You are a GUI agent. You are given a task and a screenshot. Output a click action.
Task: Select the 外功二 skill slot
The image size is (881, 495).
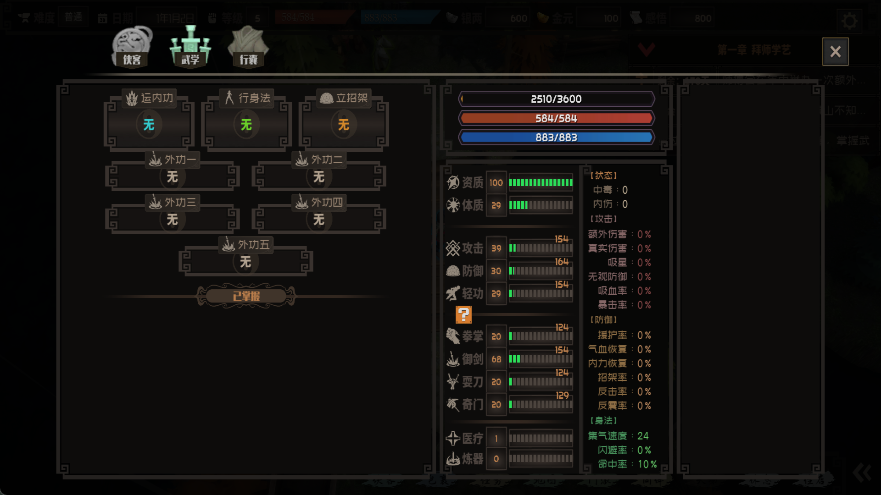318,173
